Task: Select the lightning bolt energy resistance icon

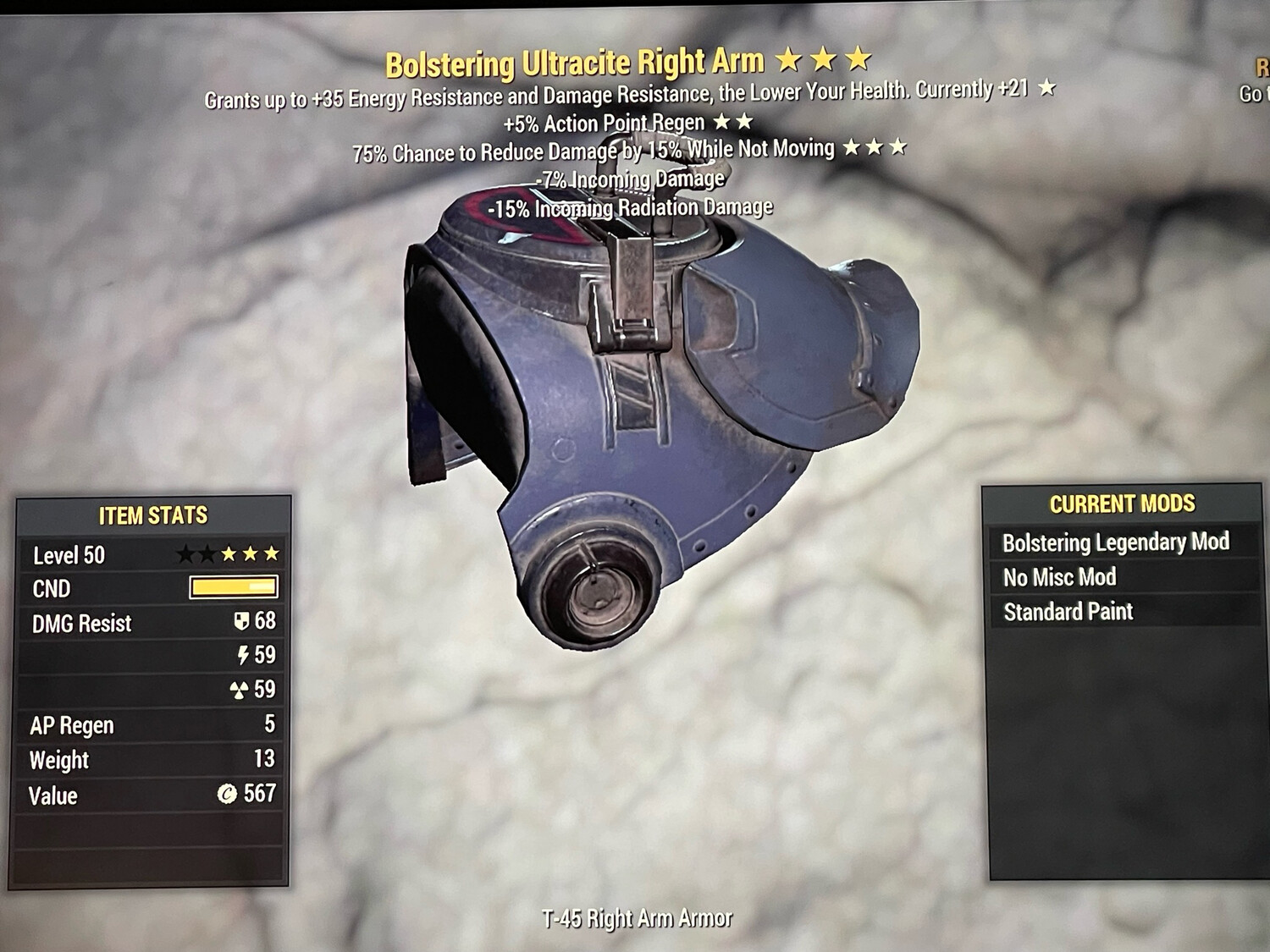Action: 244,657
